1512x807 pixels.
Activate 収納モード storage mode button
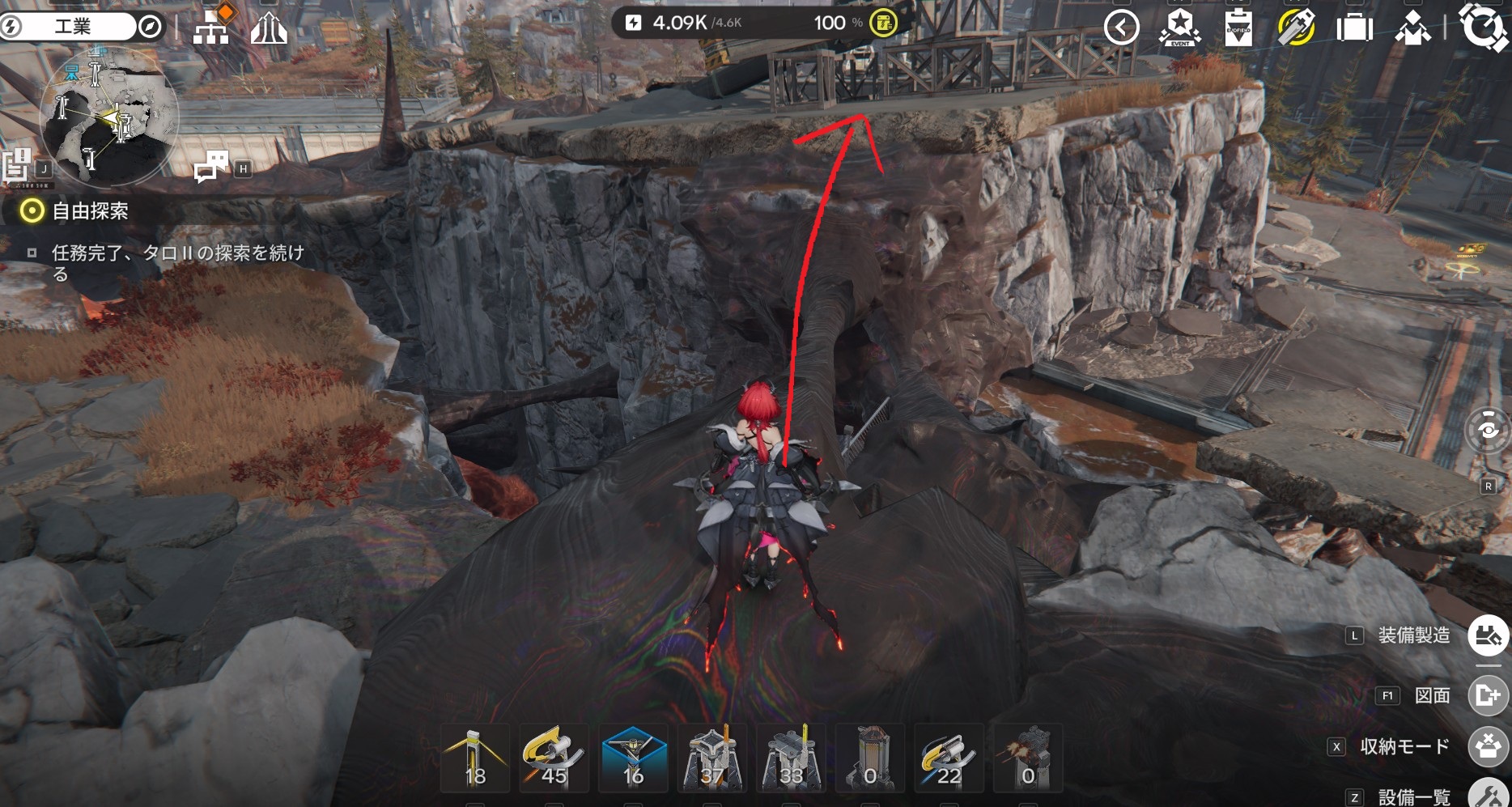tap(1488, 746)
